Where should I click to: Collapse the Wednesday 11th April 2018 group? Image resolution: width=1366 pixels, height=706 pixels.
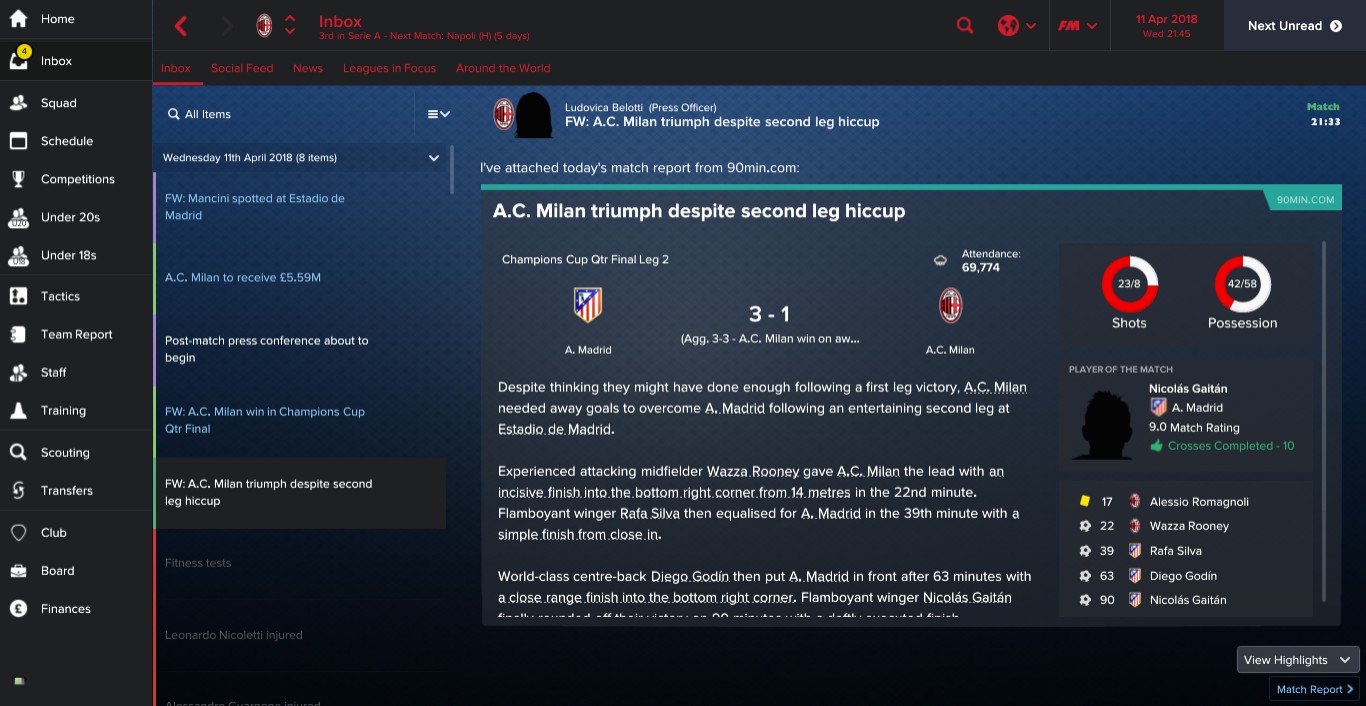[x=434, y=158]
